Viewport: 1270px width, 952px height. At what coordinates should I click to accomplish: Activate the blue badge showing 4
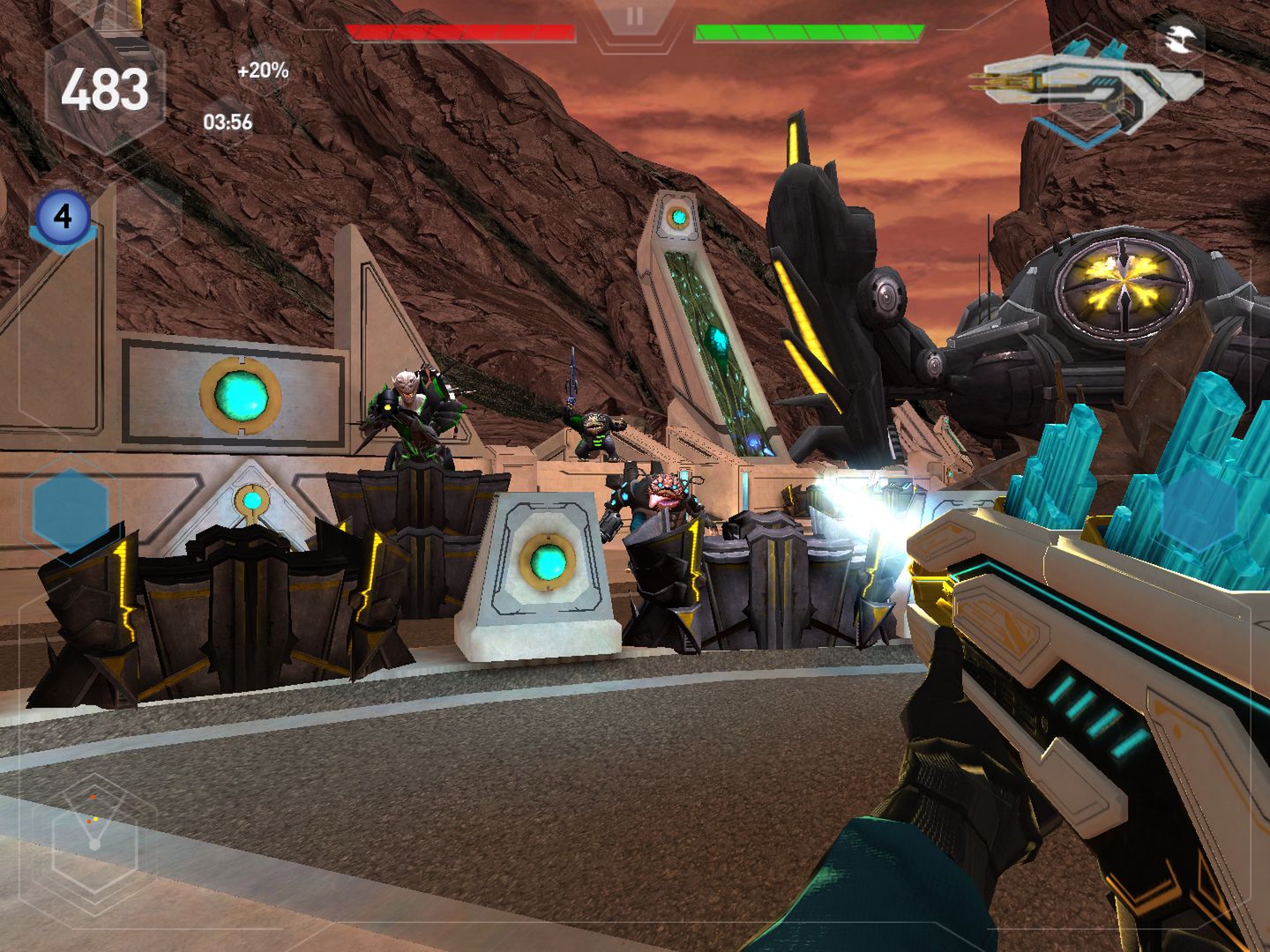[63, 216]
